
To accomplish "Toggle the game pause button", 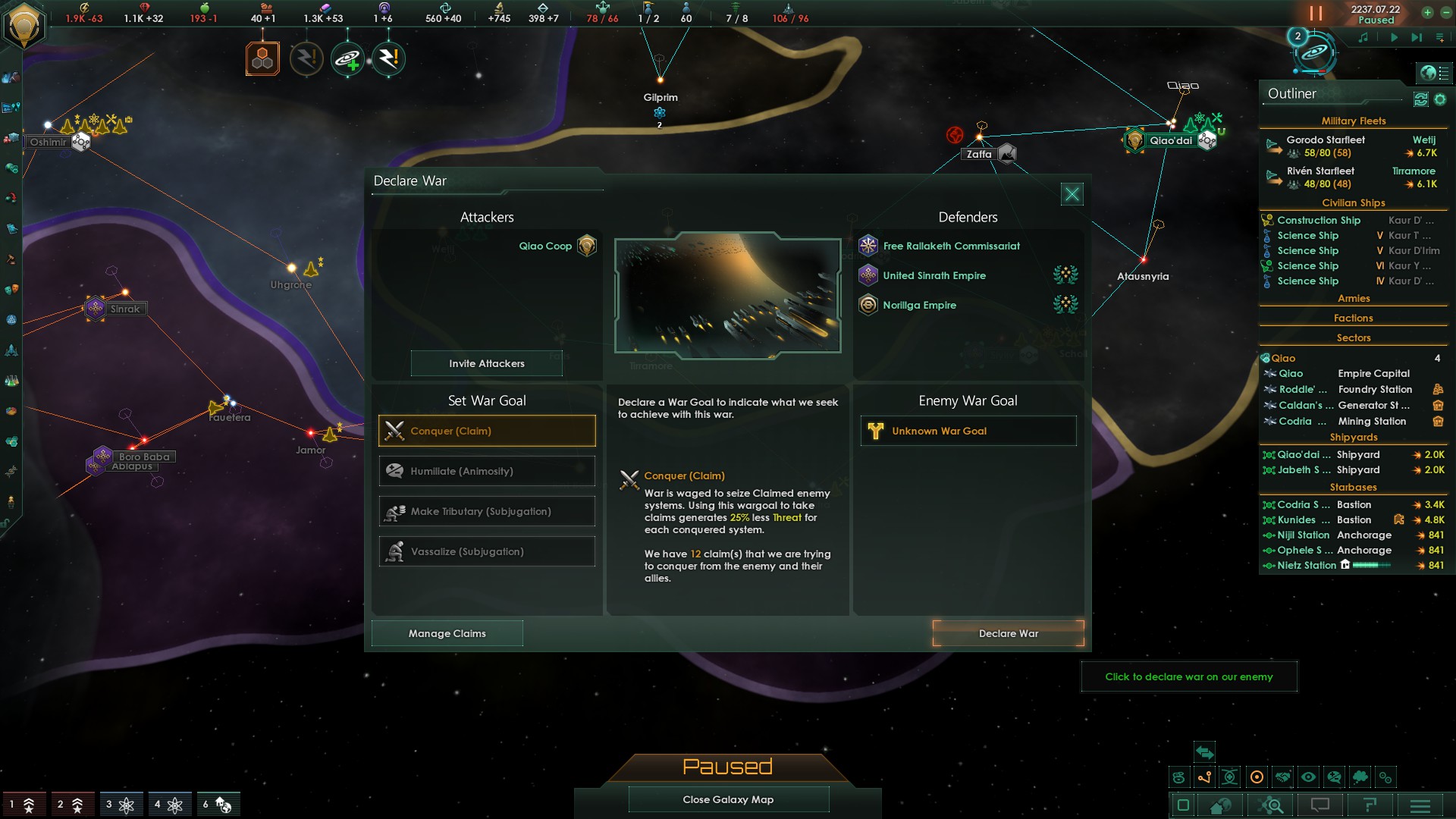I will pyautogui.click(x=1316, y=14).
